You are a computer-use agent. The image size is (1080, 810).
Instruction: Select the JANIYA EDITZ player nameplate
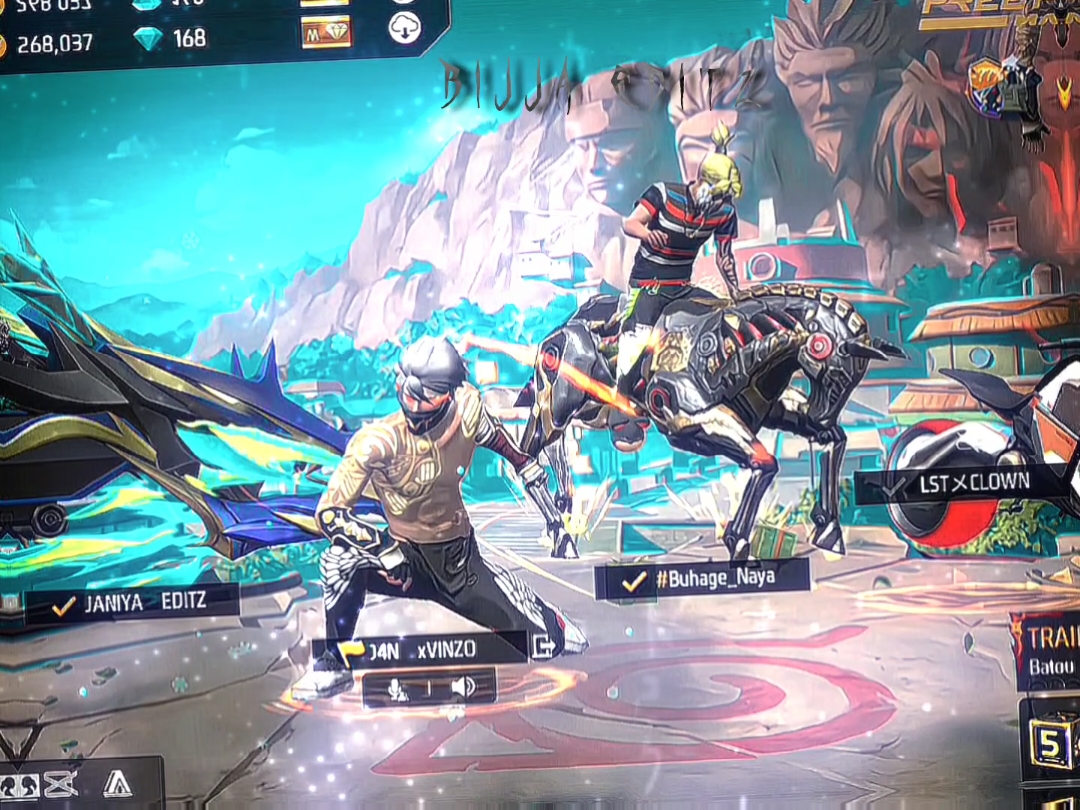tap(131, 604)
